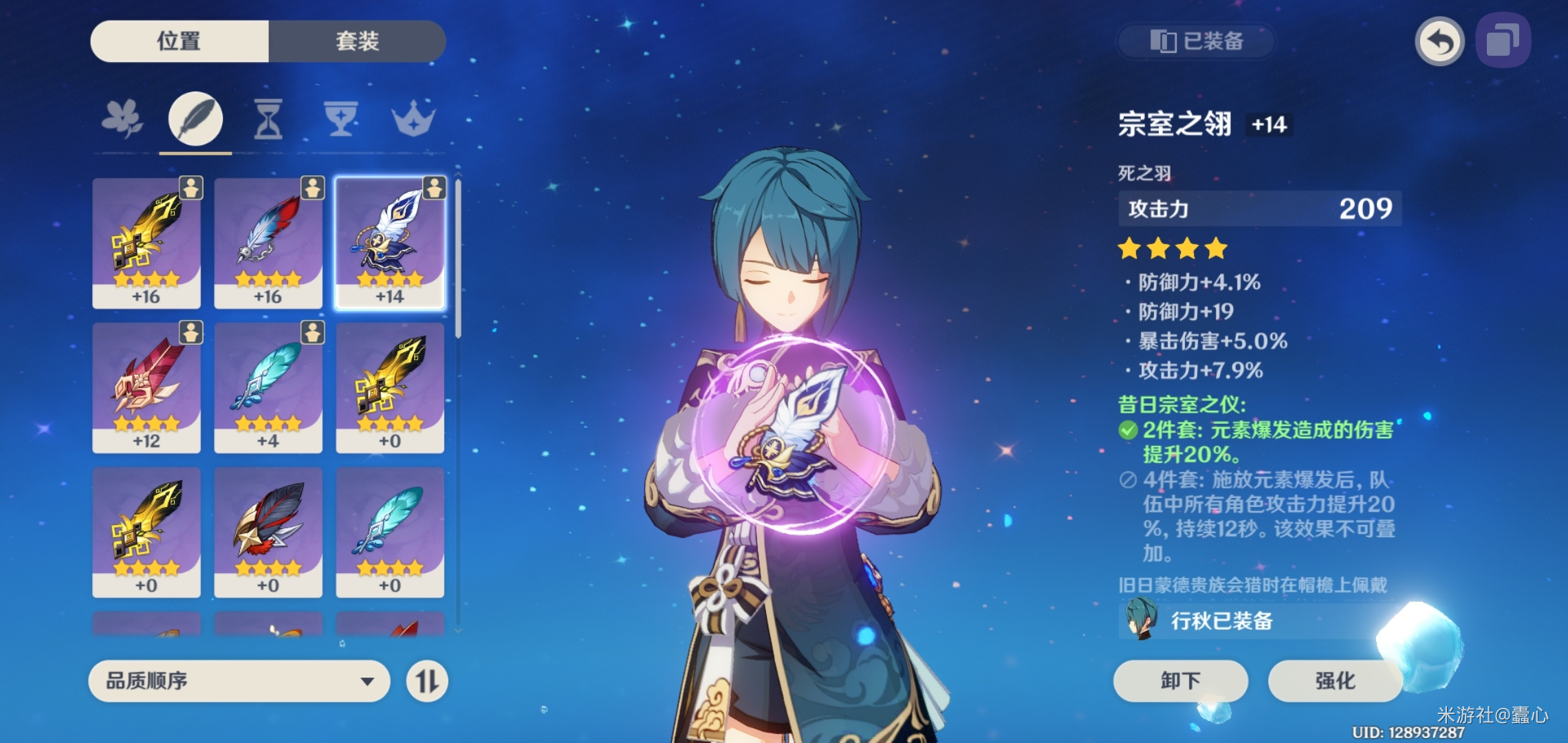Screen dimensions: 1568x743
Task: Select the crown artifact category
Action: point(413,119)
